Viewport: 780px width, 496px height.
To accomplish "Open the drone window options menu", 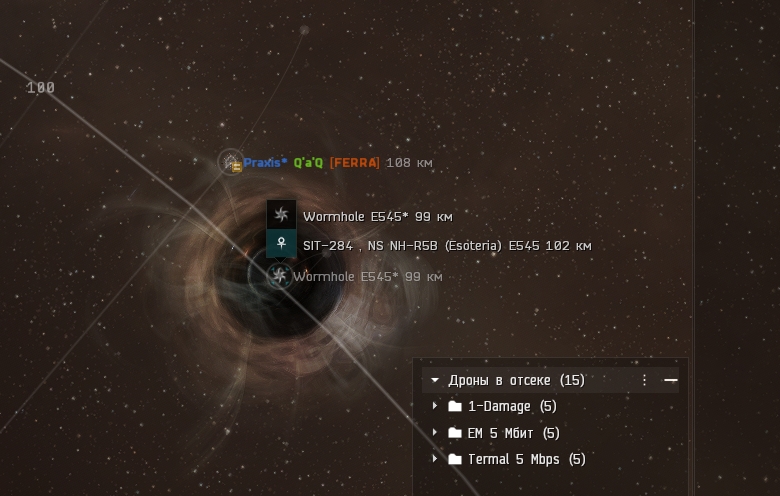I will [x=644, y=380].
